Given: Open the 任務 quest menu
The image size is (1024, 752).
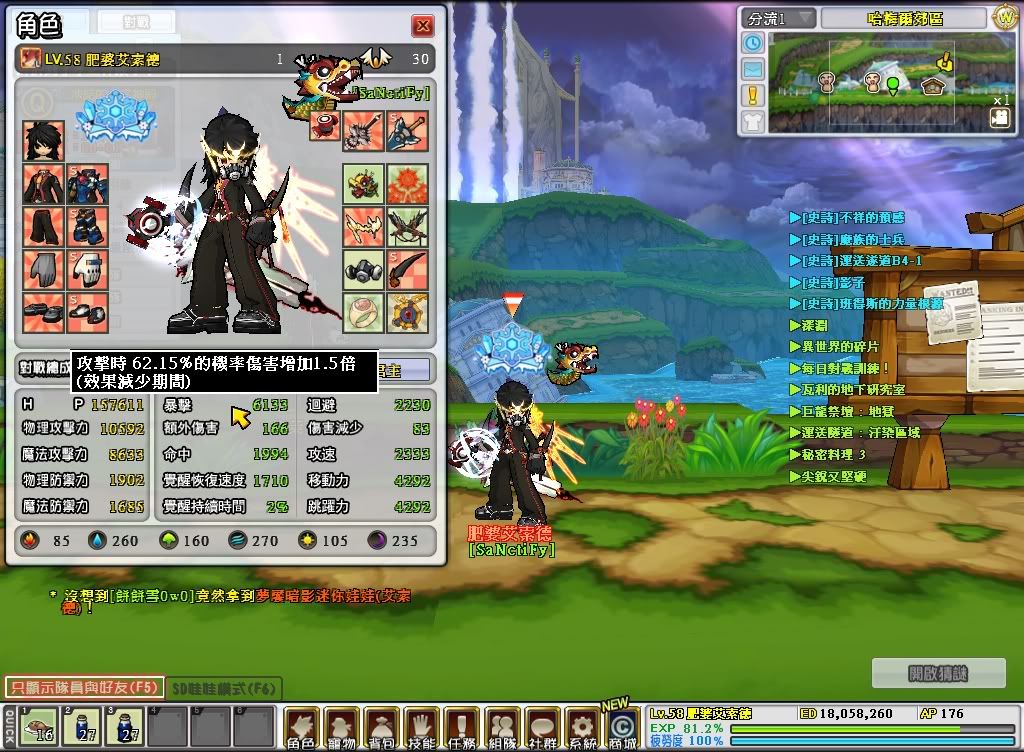Looking at the screenshot, I should tap(462, 728).
